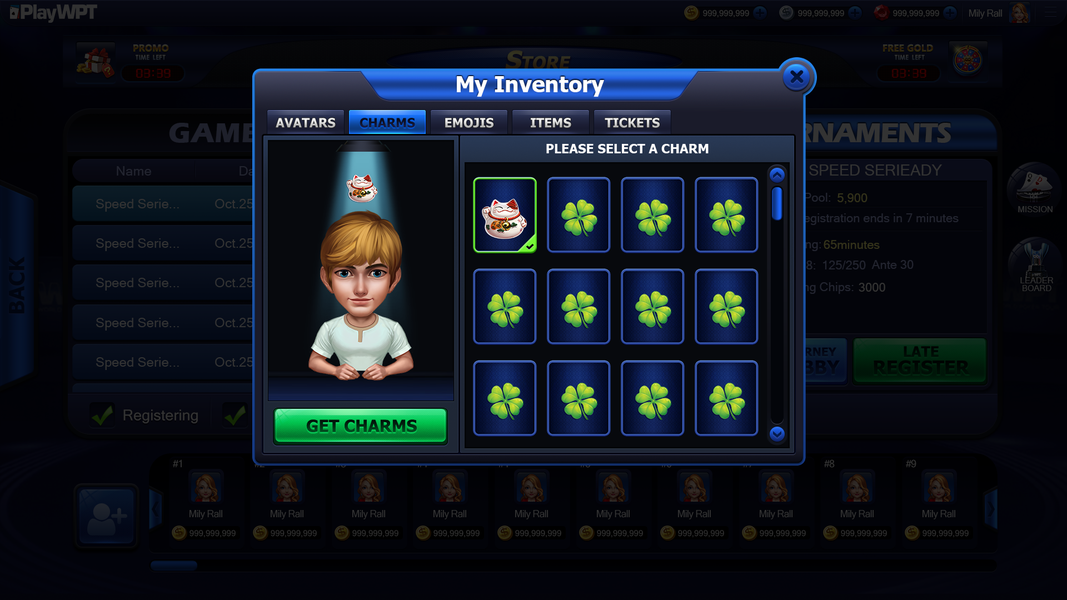
Task: Show the Items tab
Action: [x=550, y=122]
